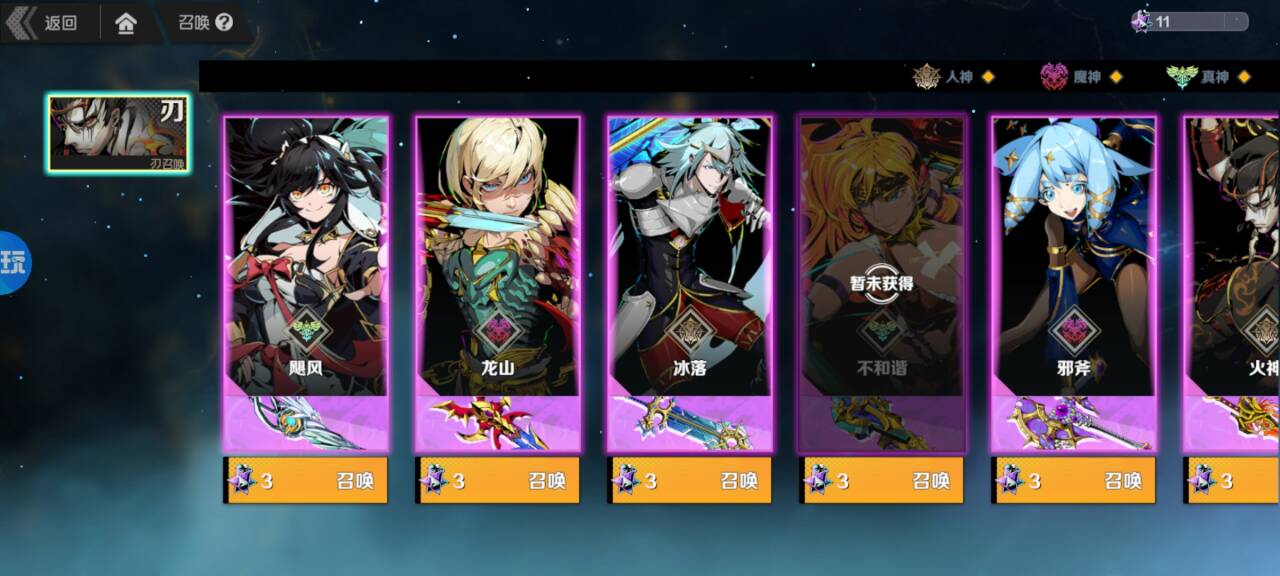This screenshot has width=1280, height=576.
Task: Select the 刃召唤 banner thumbnail
Action: coord(119,133)
